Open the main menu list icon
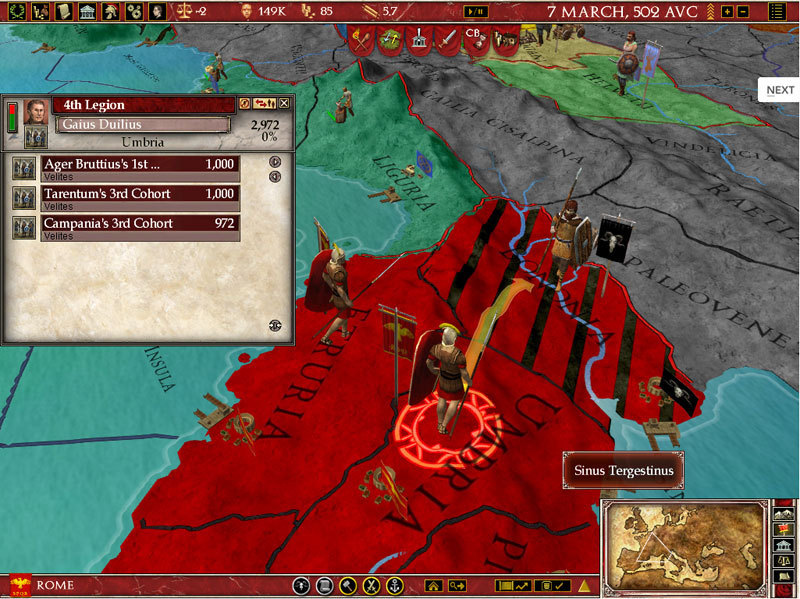Screen dimensions: 800x599 [778, 12]
